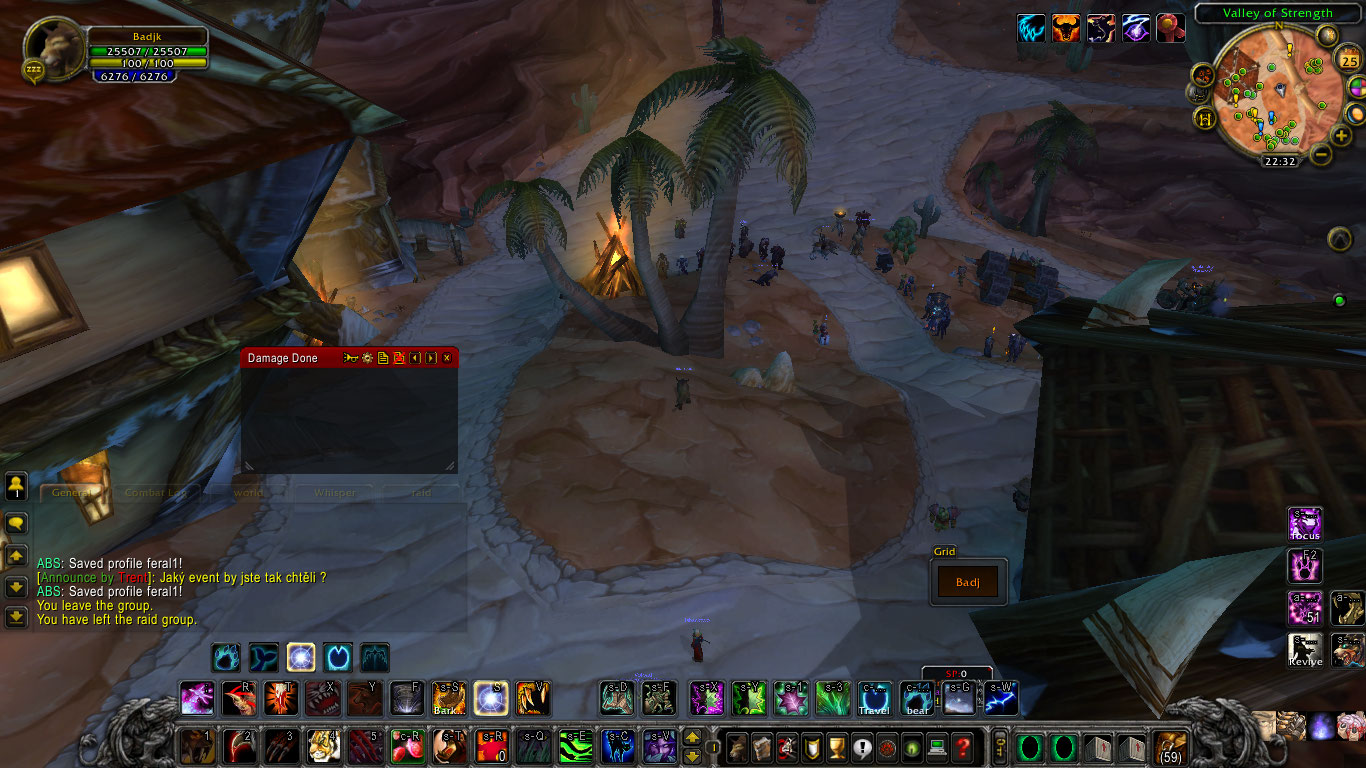1366x768 pixels.
Task: Click the Revive ability button
Action: pos(1305,650)
